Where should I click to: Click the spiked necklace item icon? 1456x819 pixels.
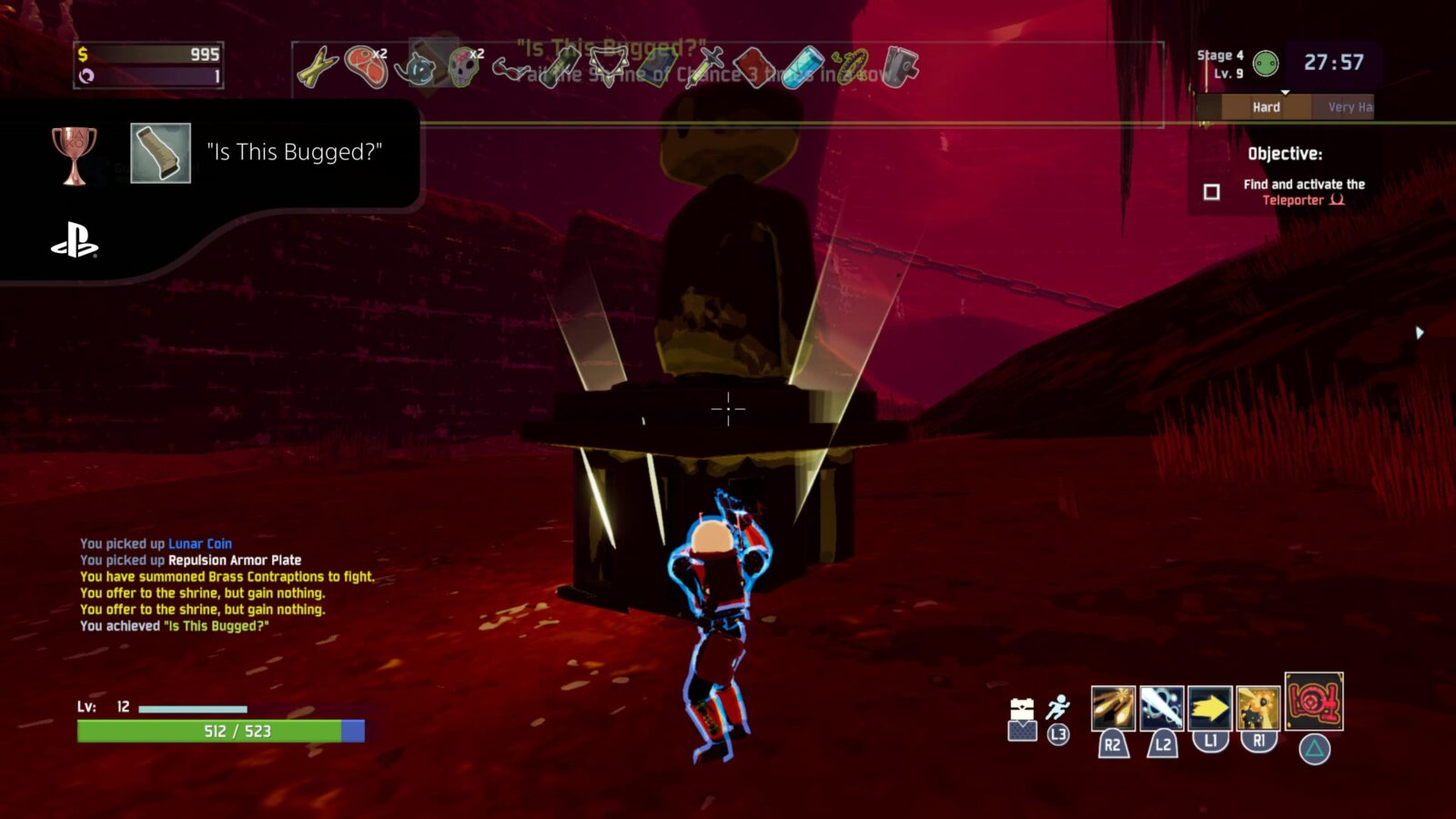click(608, 66)
